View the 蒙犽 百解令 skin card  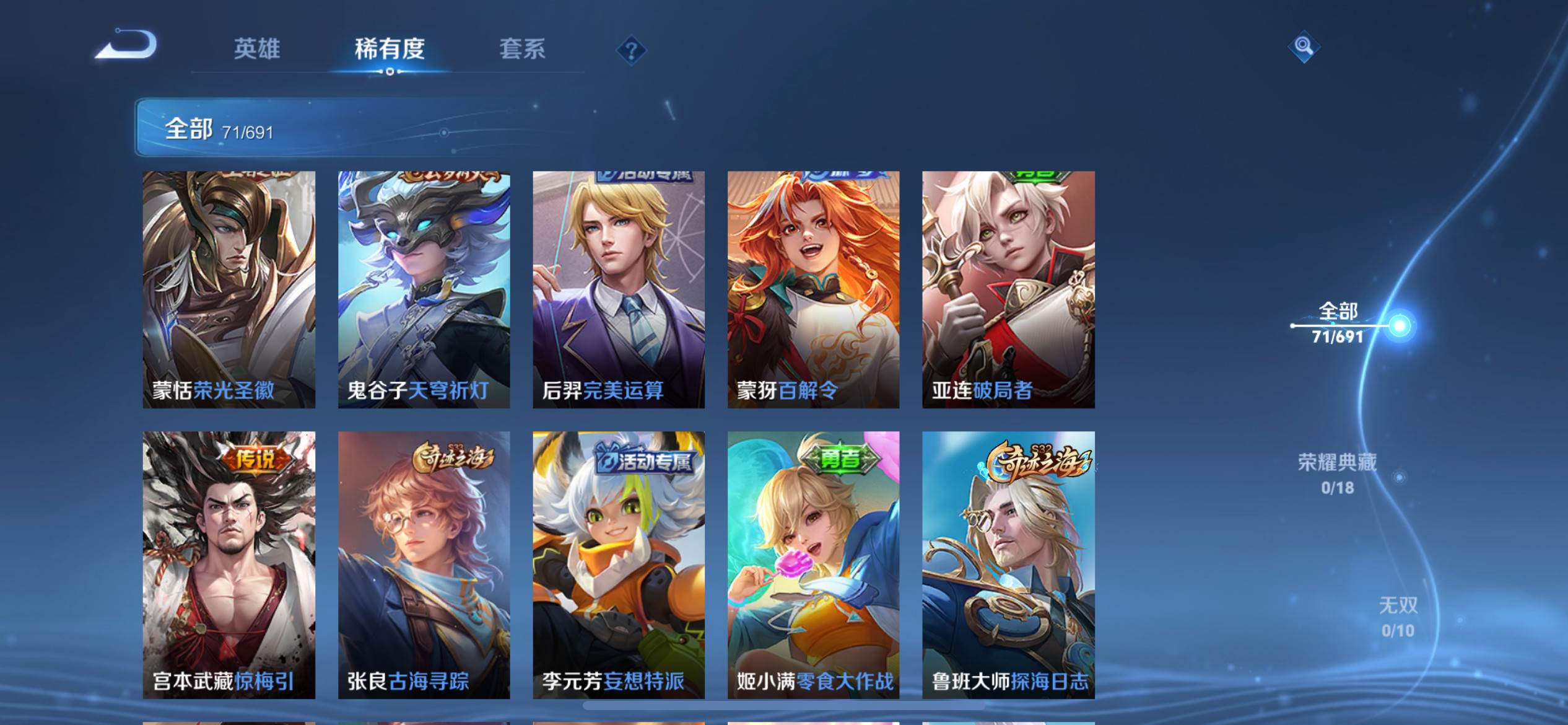tap(813, 289)
